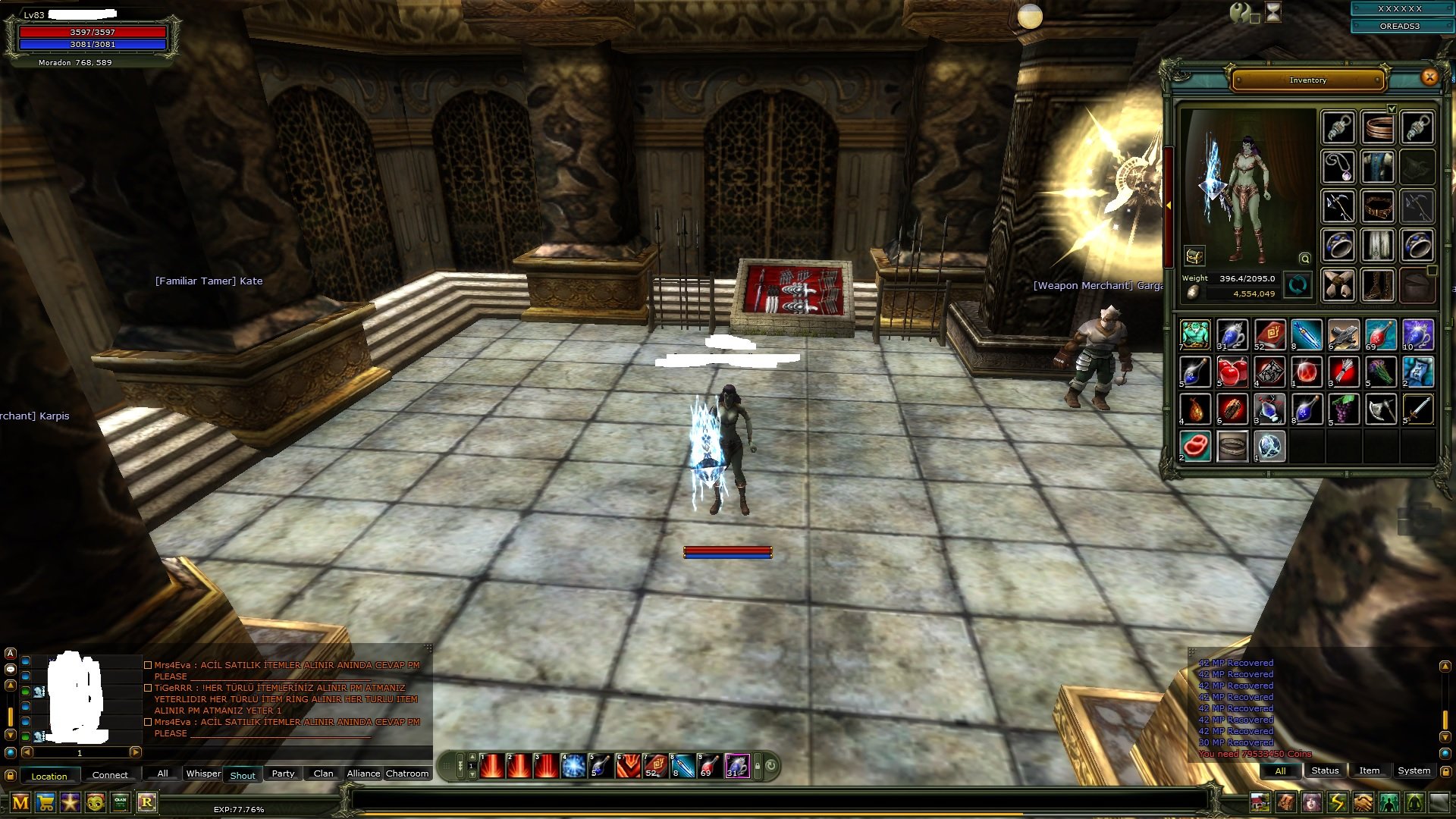Open the shopping cart store button
1456x819 pixels.
click(x=45, y=802)
